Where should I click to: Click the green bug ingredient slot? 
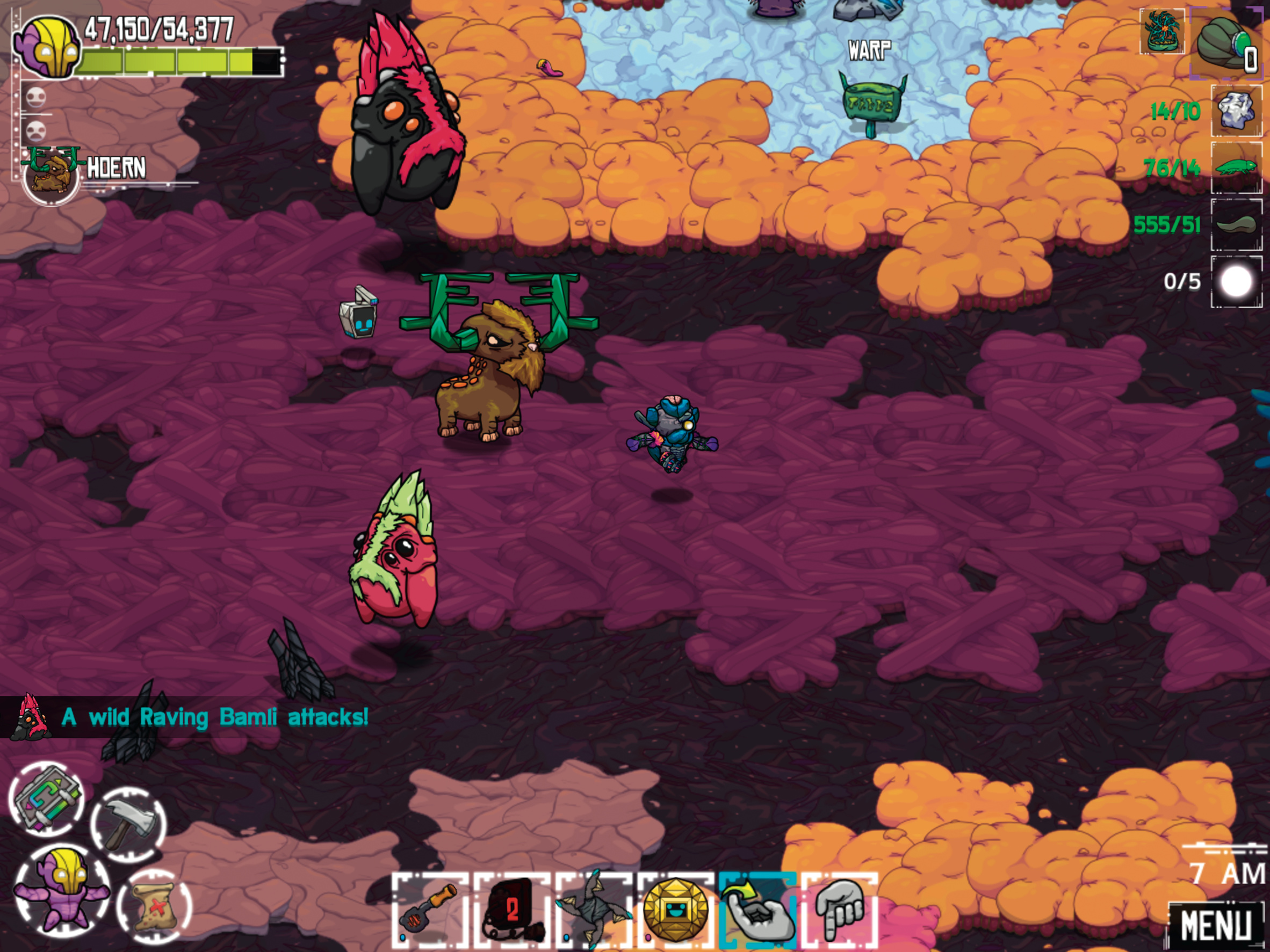tap(1237, 167)
